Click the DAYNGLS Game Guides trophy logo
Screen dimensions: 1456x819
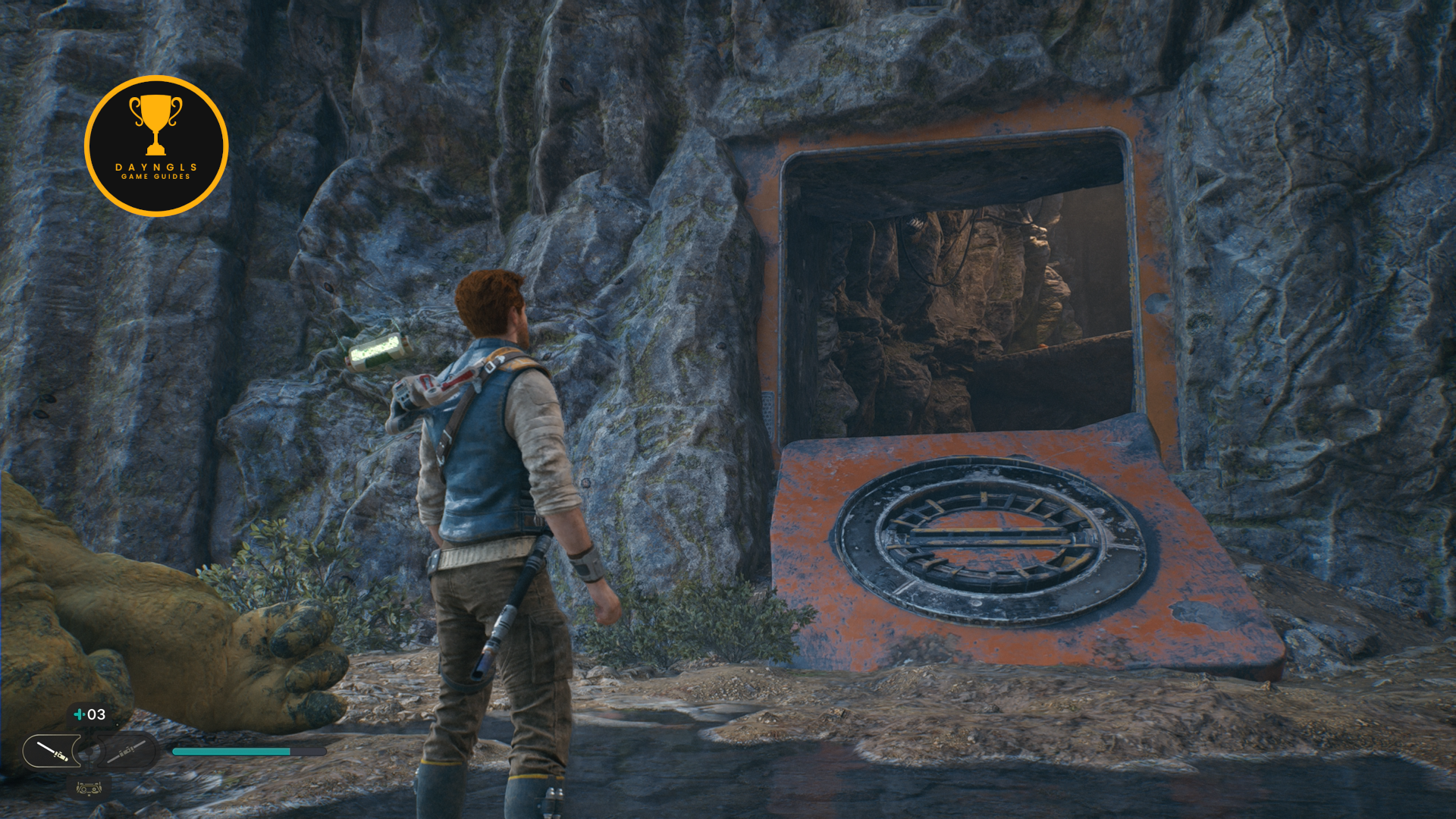[x=156, y=146]
